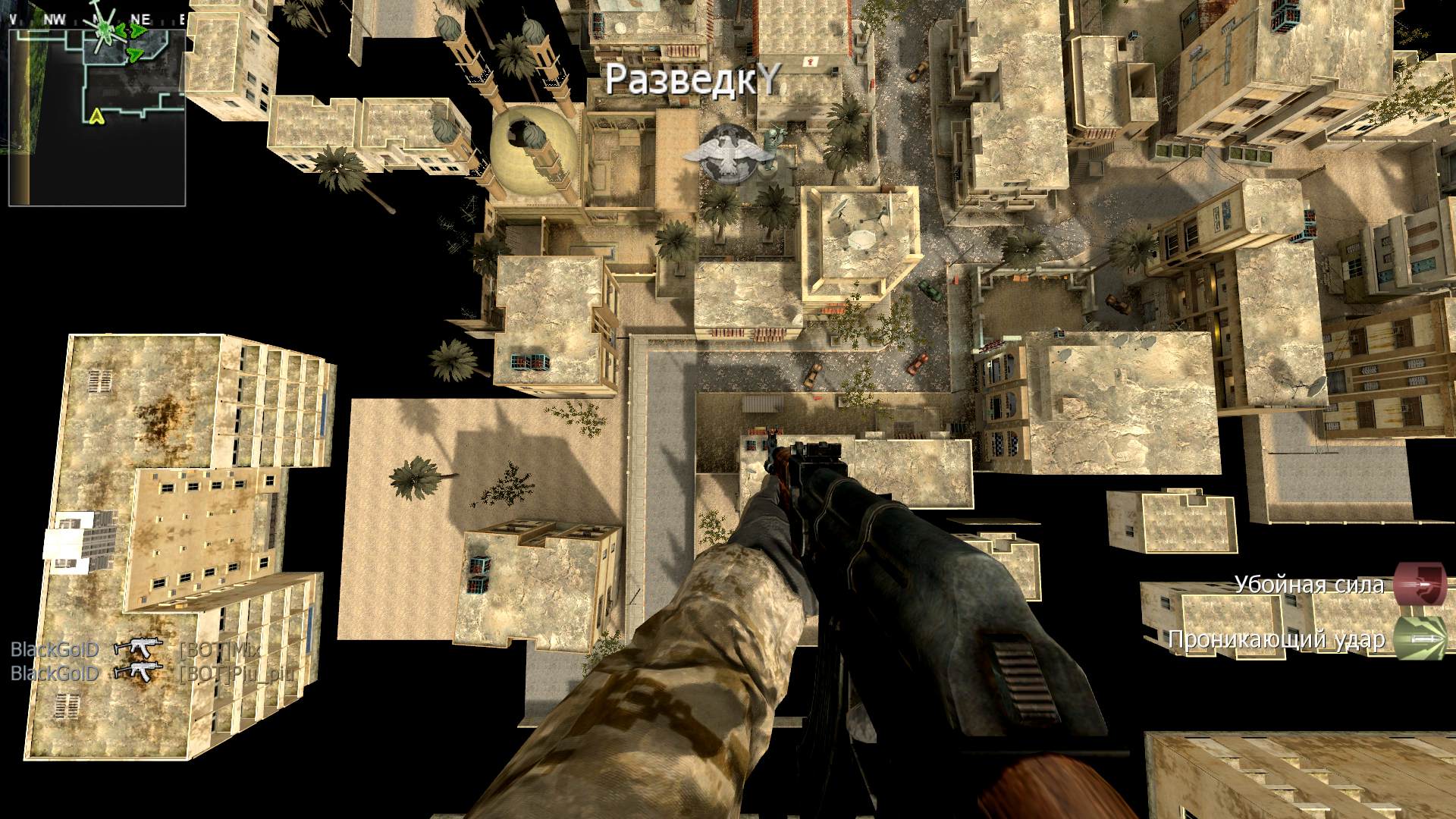Click the yellow player arrow on minimap

(x=96, y=115)
